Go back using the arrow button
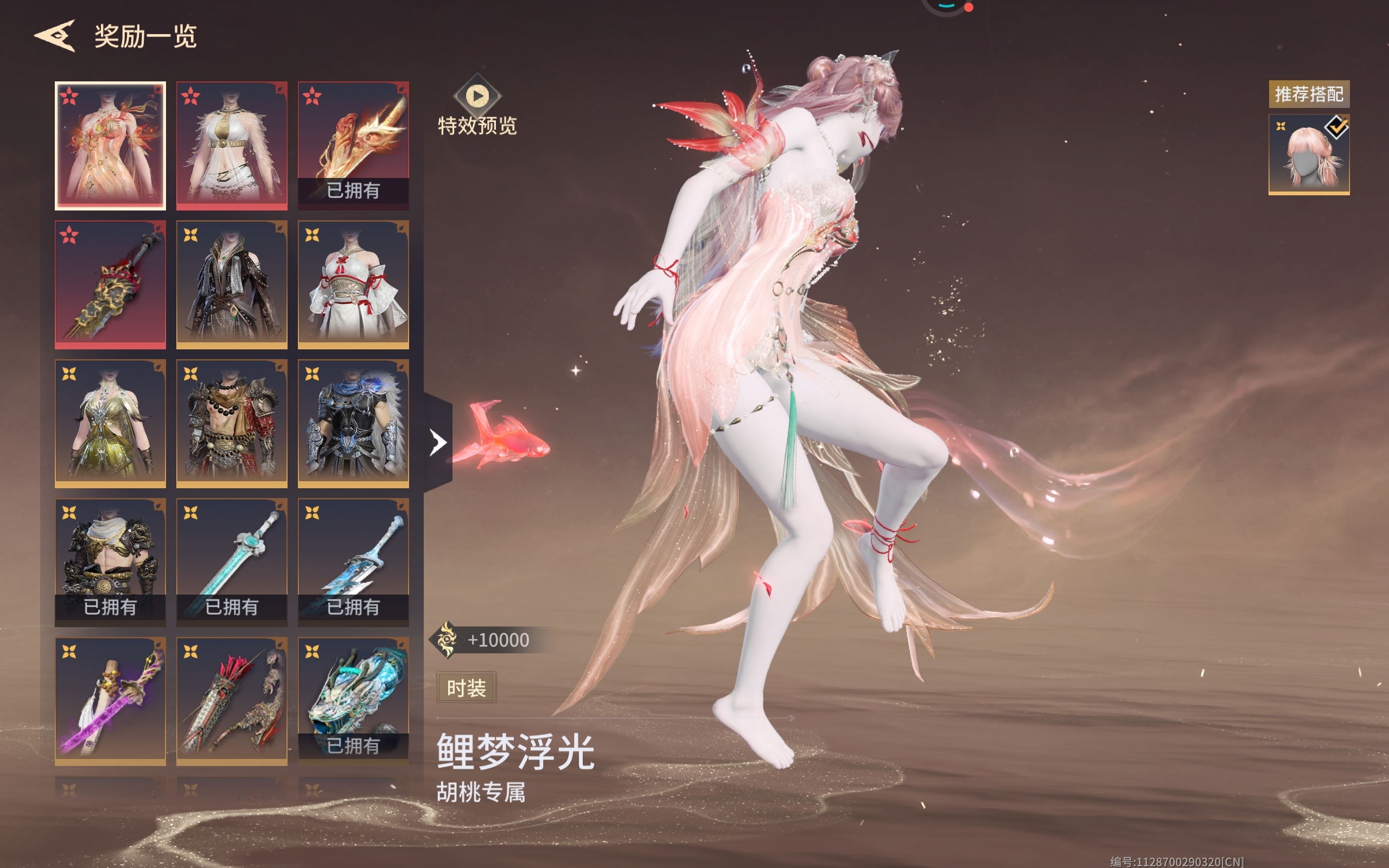 [55, 36]
